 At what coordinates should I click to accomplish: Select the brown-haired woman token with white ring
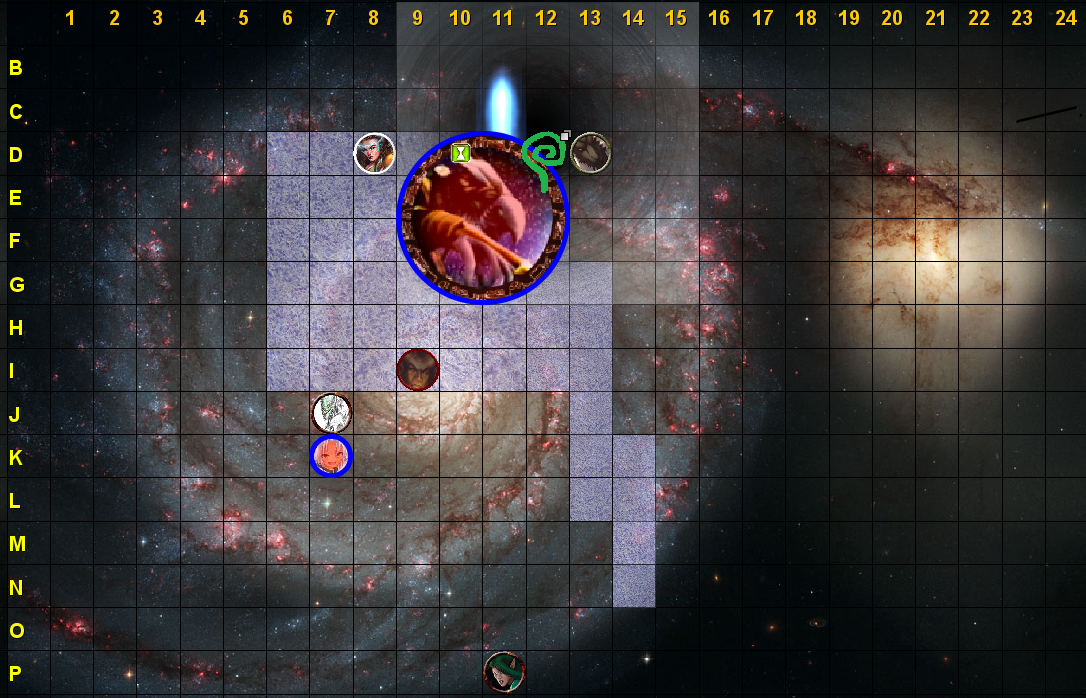pyautogui.click(x=375, y=153)
